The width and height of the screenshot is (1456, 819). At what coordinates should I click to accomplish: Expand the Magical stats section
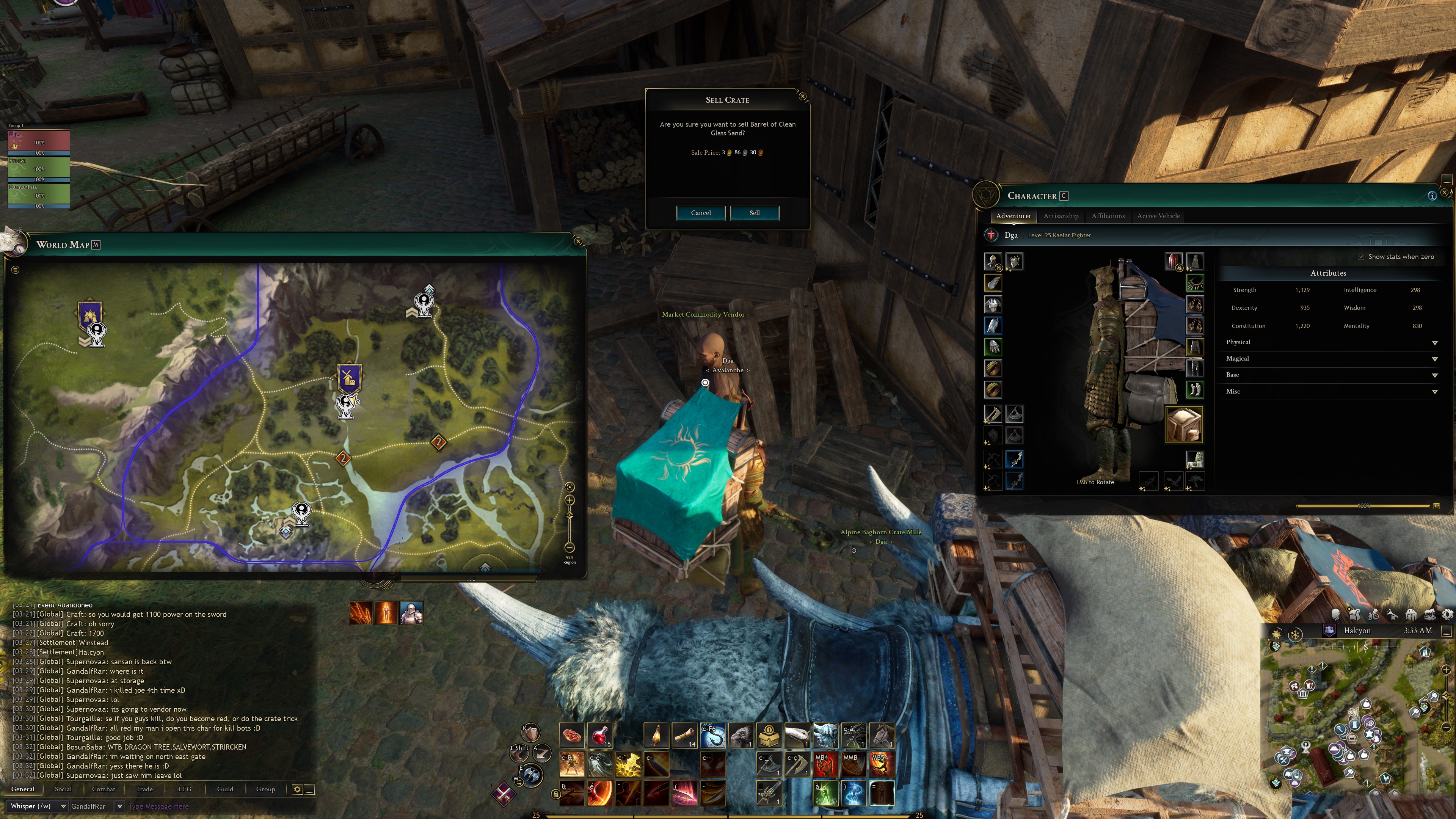1434,359
